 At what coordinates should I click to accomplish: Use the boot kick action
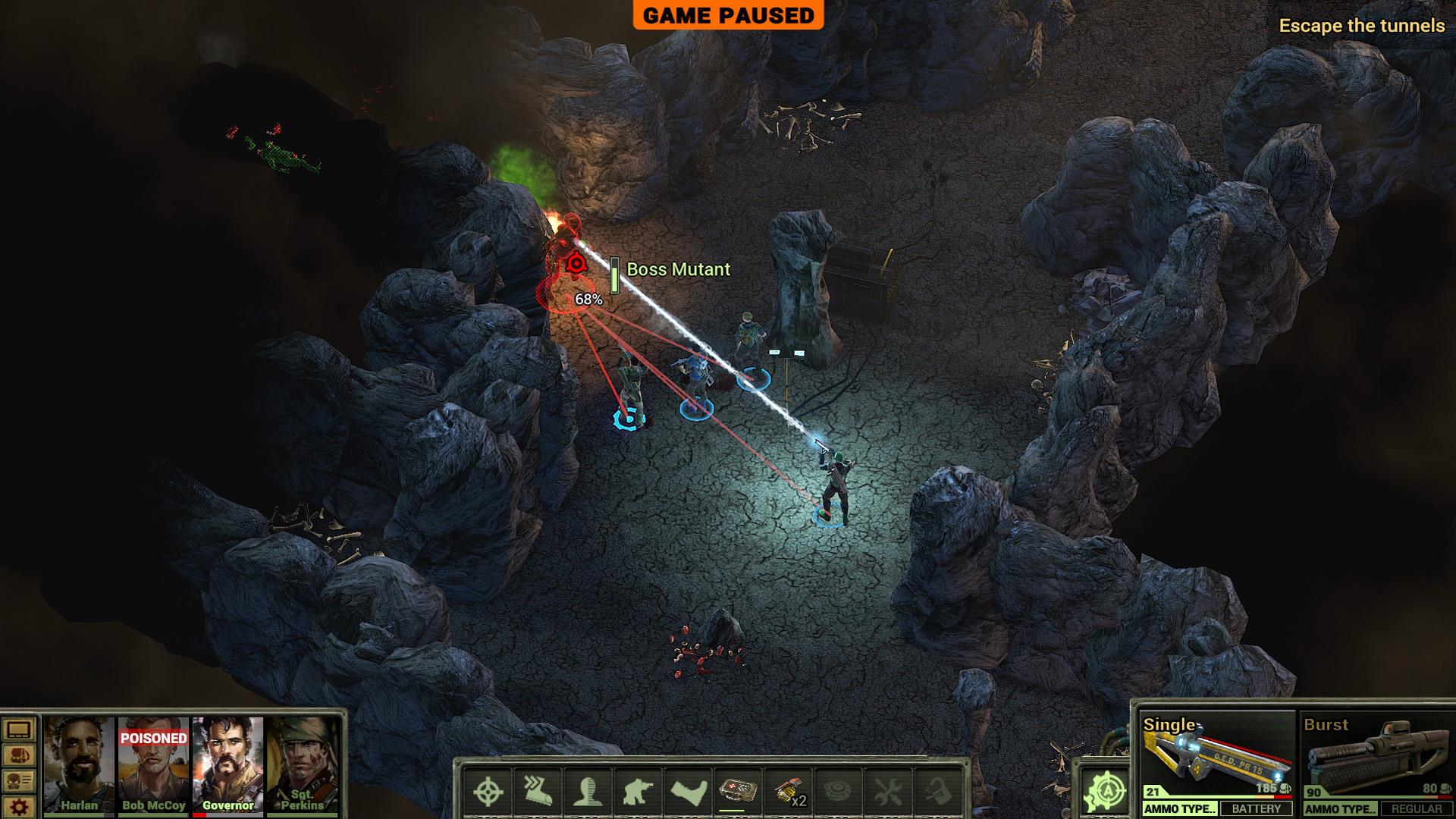pyautogui.click(x=688, y=792)
